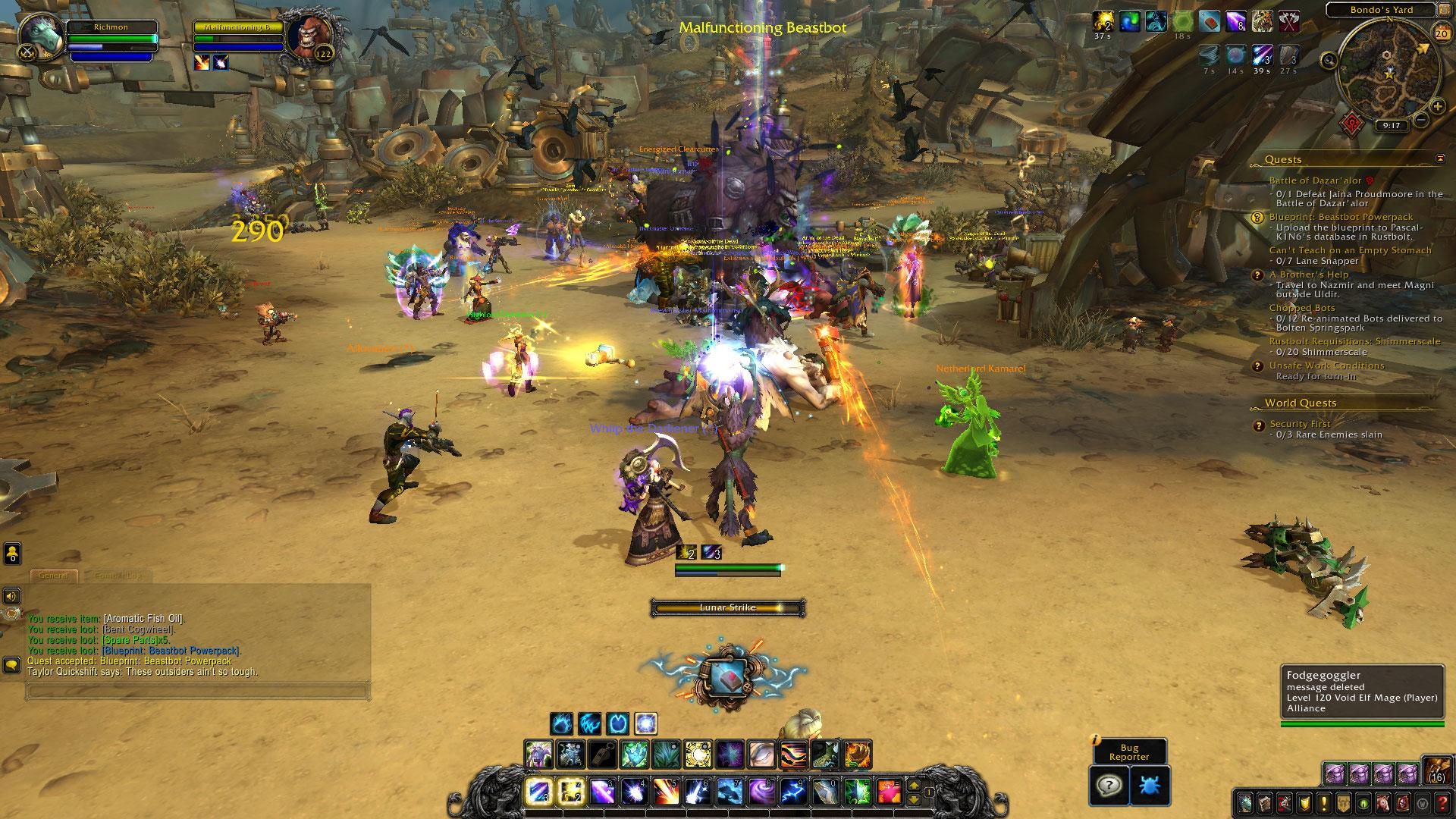Open the backpack showing 16 free slots
The width and height of the screenshot is (1456, 819).
click(x=1436, y=770)
